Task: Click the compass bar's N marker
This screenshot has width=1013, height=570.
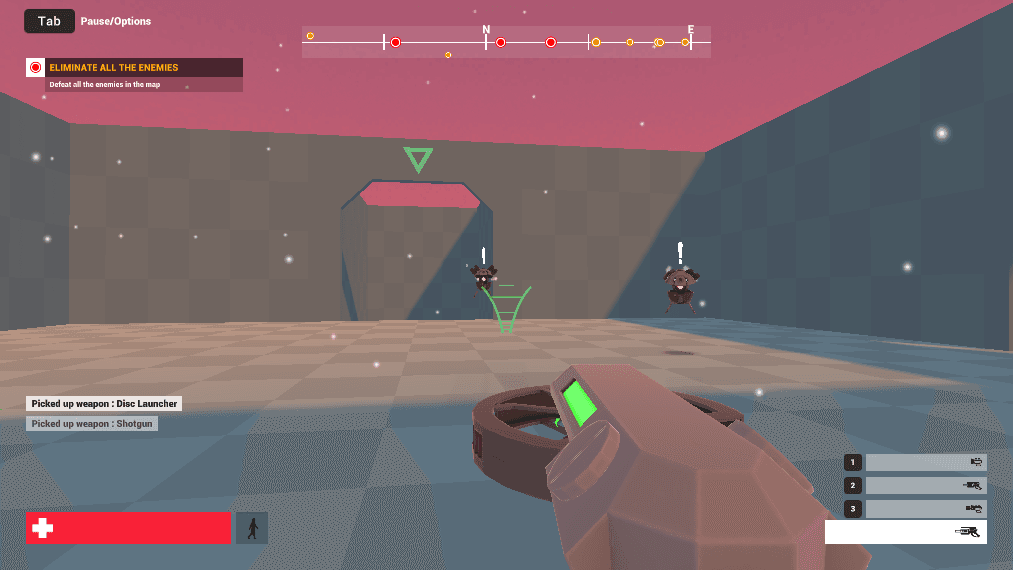Action: tap(486, 30)
